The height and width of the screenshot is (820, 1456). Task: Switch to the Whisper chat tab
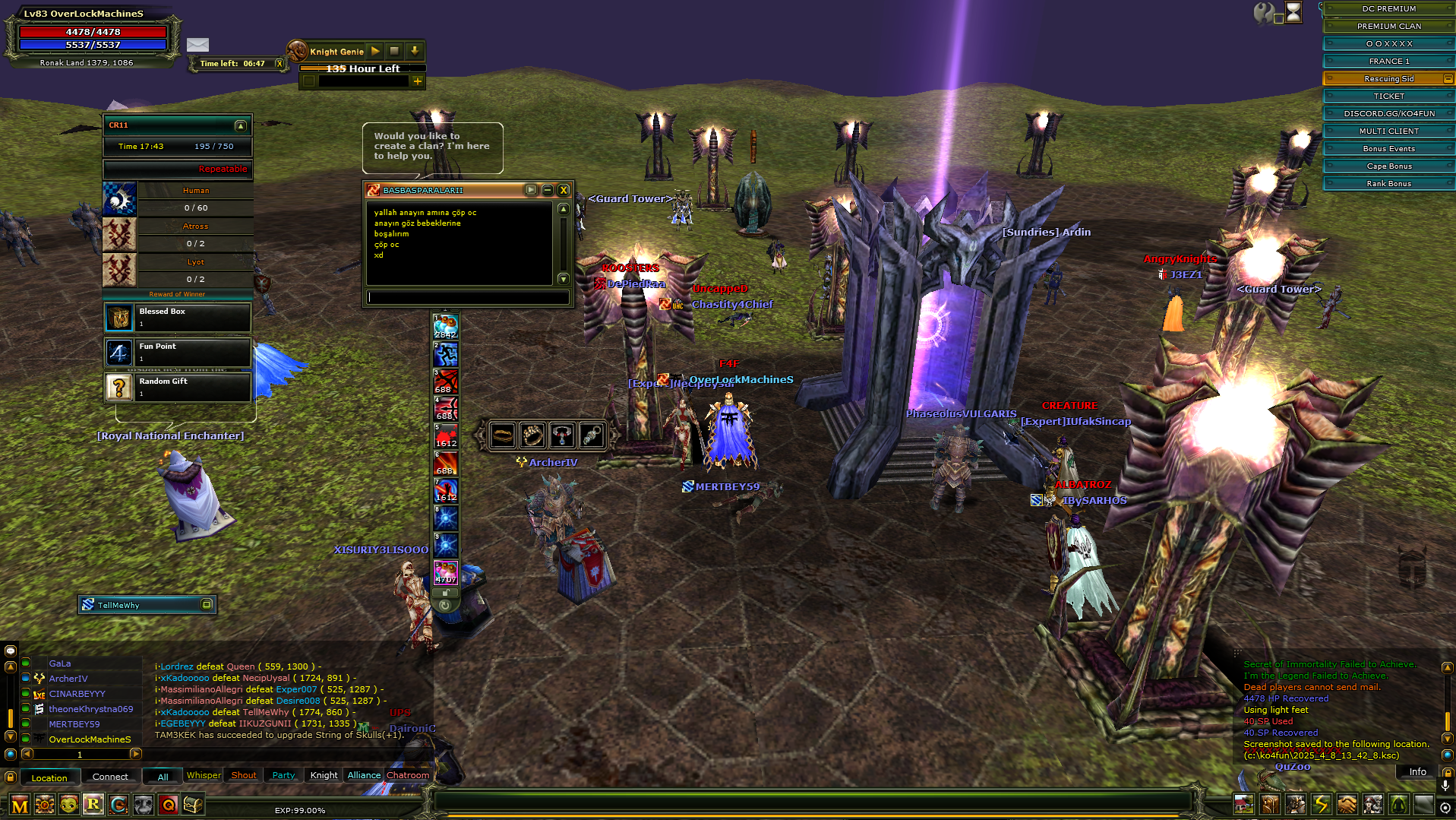point(203,774)
